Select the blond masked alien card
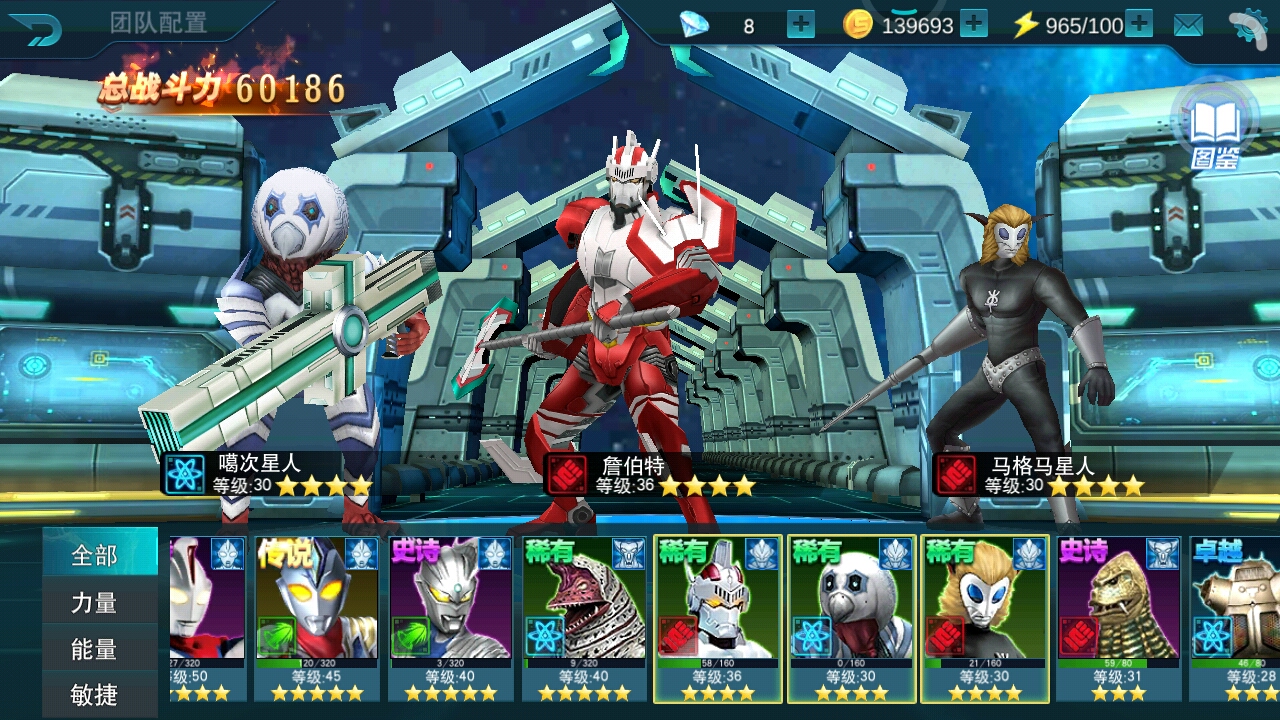The width and height of the screenshot is (1280, 720). pyautogui.click(x=985, y=618)
